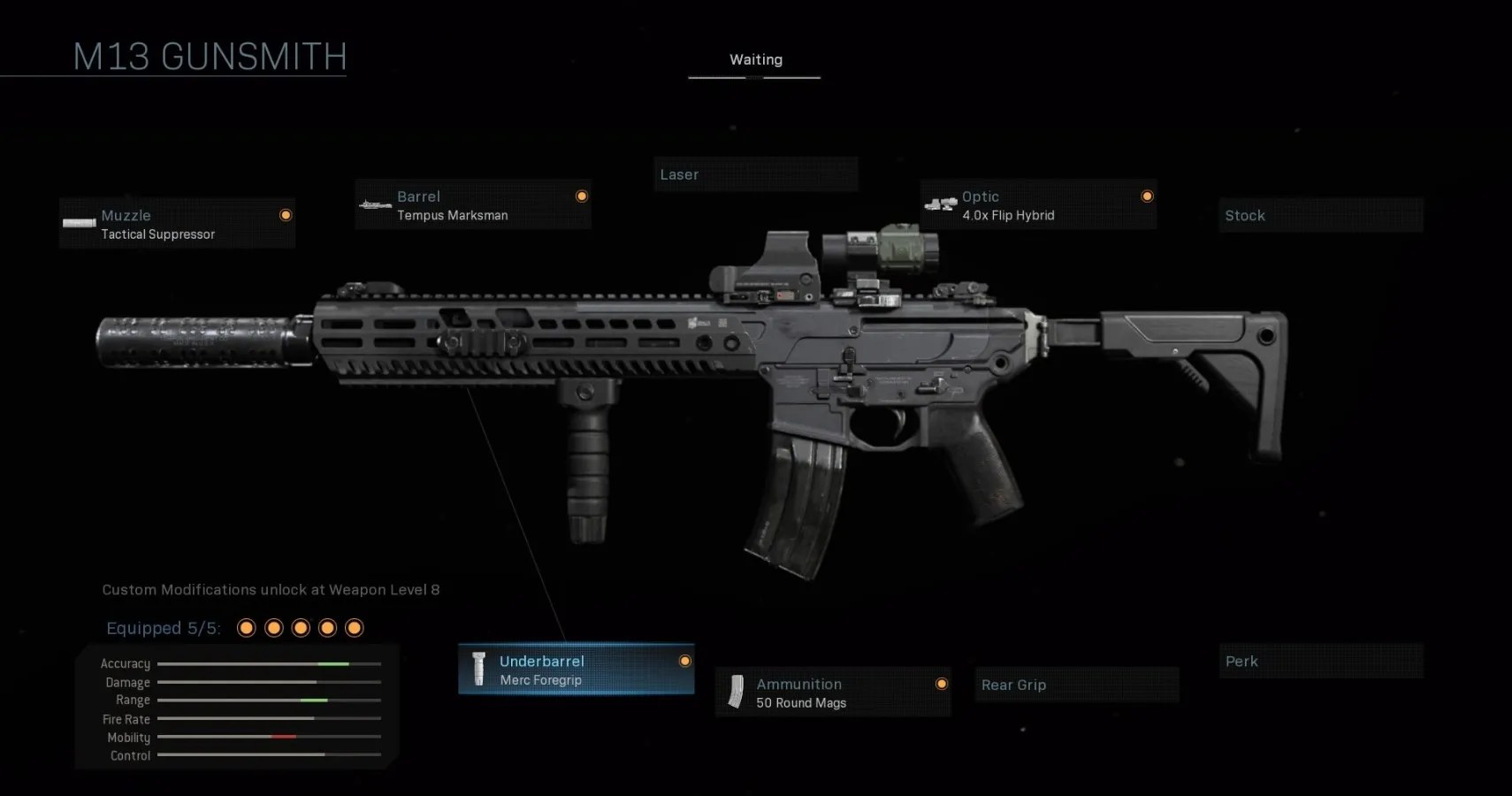This screenshot has height=796, width=1512.
Task: Select the Ammunition 50 Round Mags slot
Action: 832,693
